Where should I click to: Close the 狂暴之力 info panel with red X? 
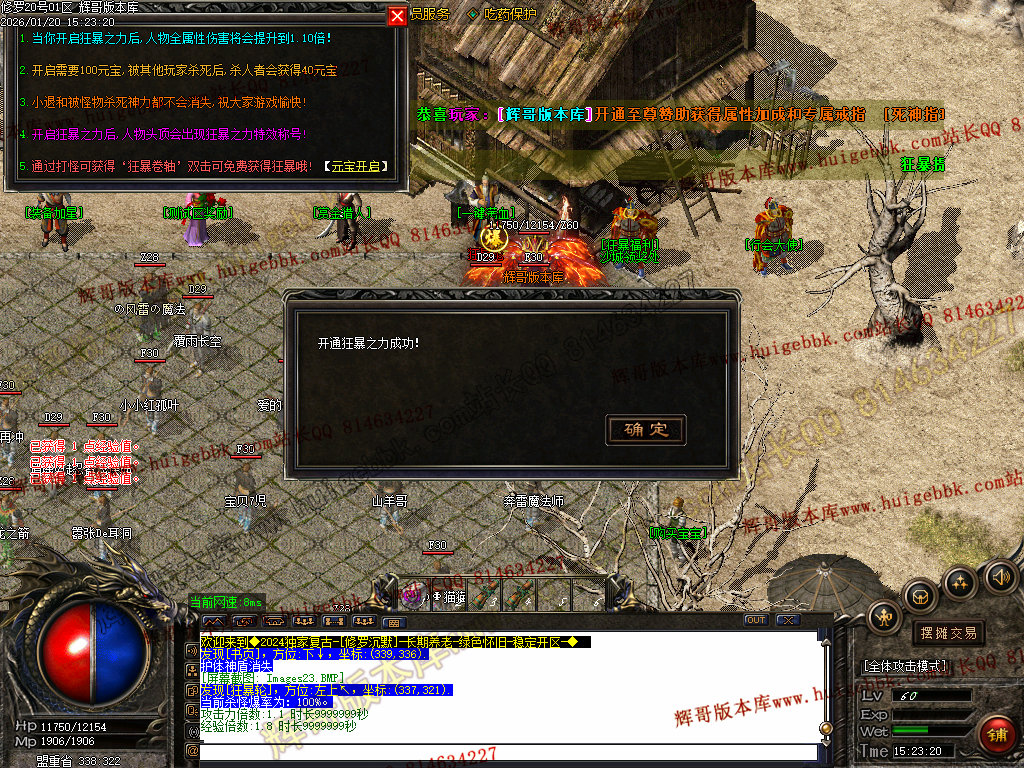click(397, 16)
